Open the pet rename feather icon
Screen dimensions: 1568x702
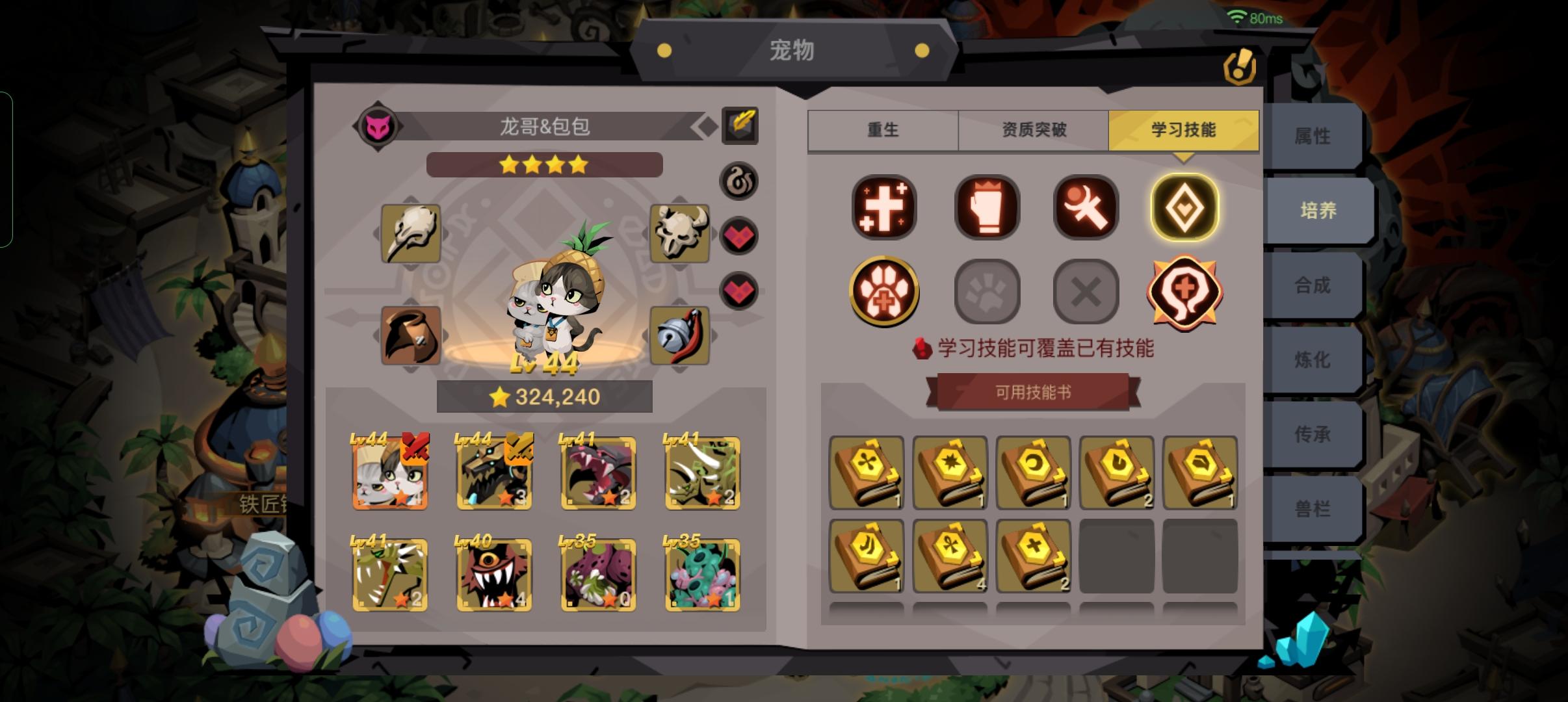(741, 126)
